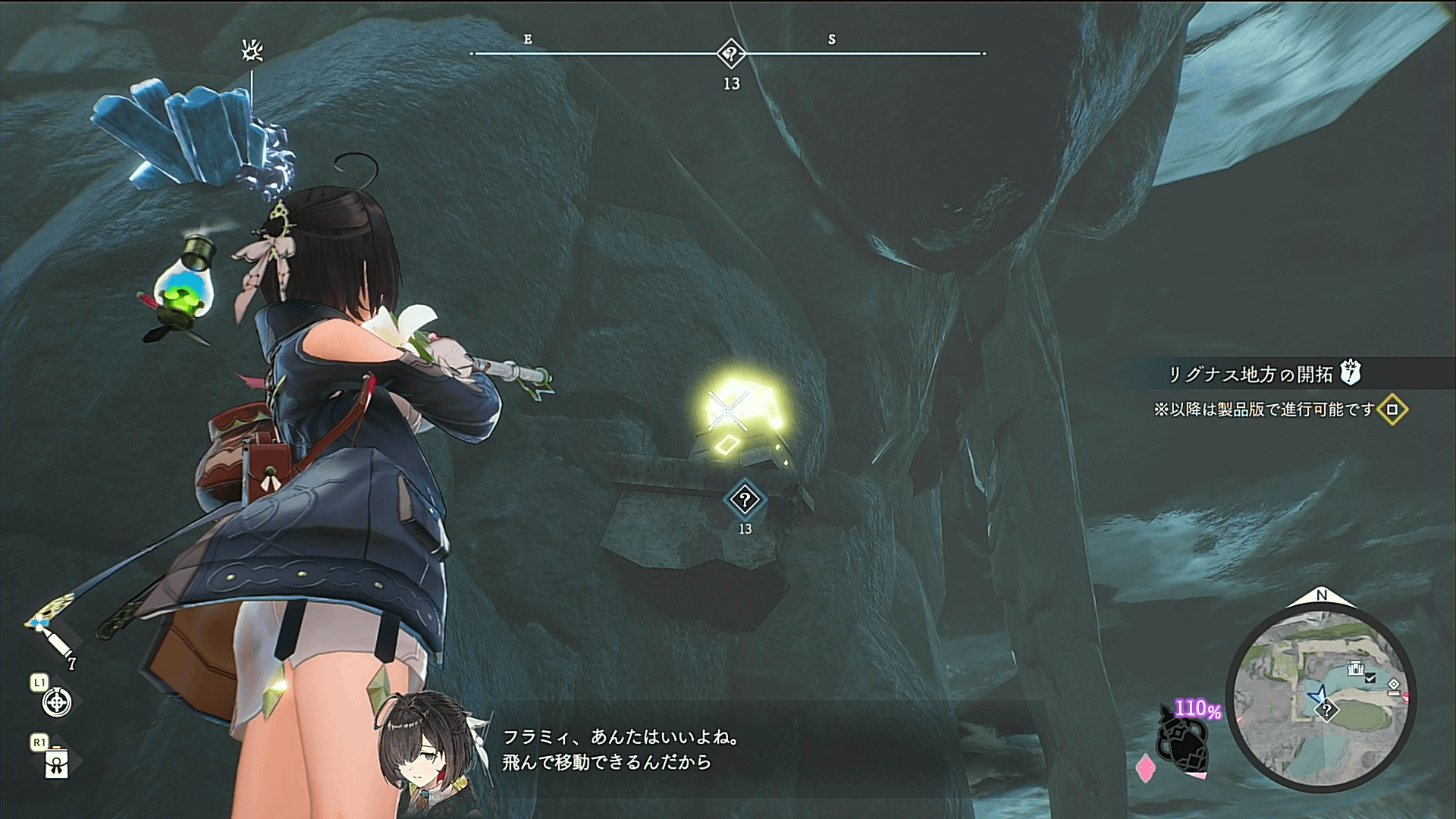Click the gathering marker above the blue crystals
This screenshot has height=819, width=1456.
253,52
